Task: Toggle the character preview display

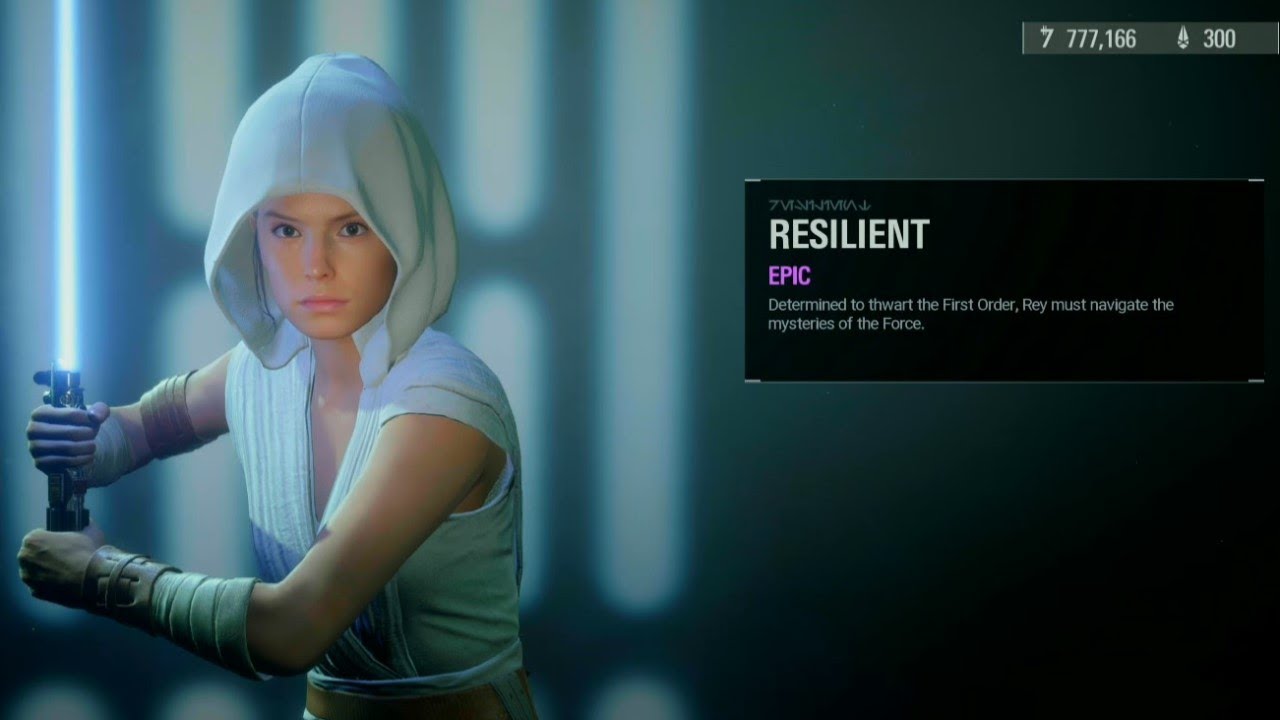Action: coord(300,400)
